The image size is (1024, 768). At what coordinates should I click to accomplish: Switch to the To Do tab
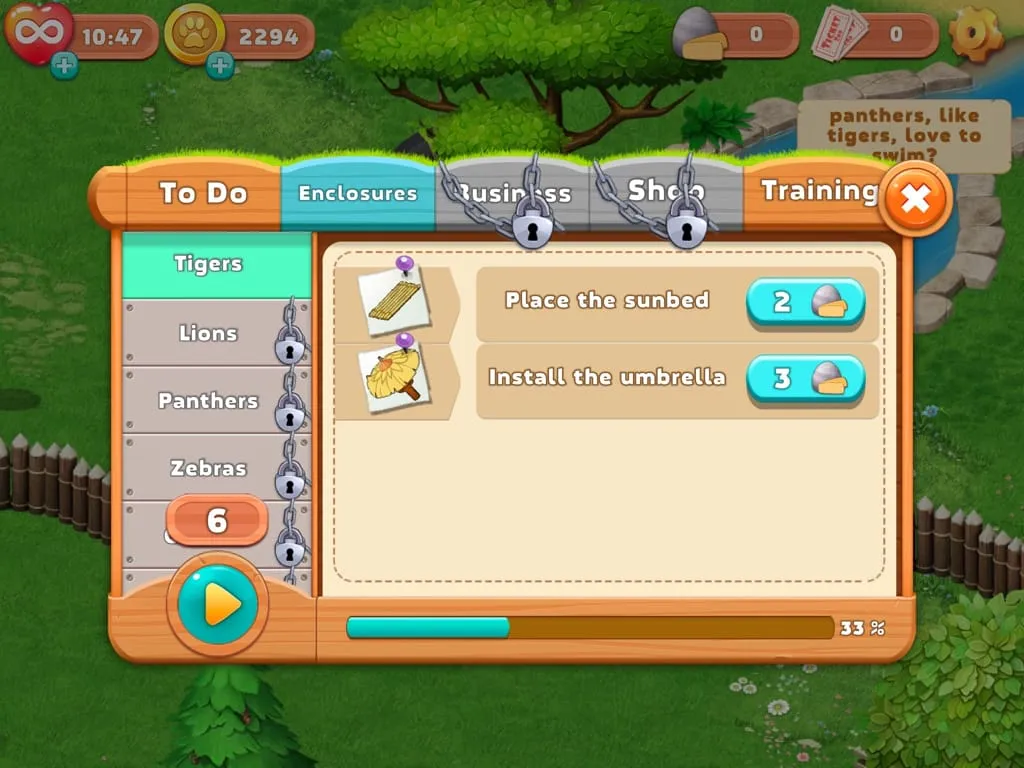coord(203,193)
